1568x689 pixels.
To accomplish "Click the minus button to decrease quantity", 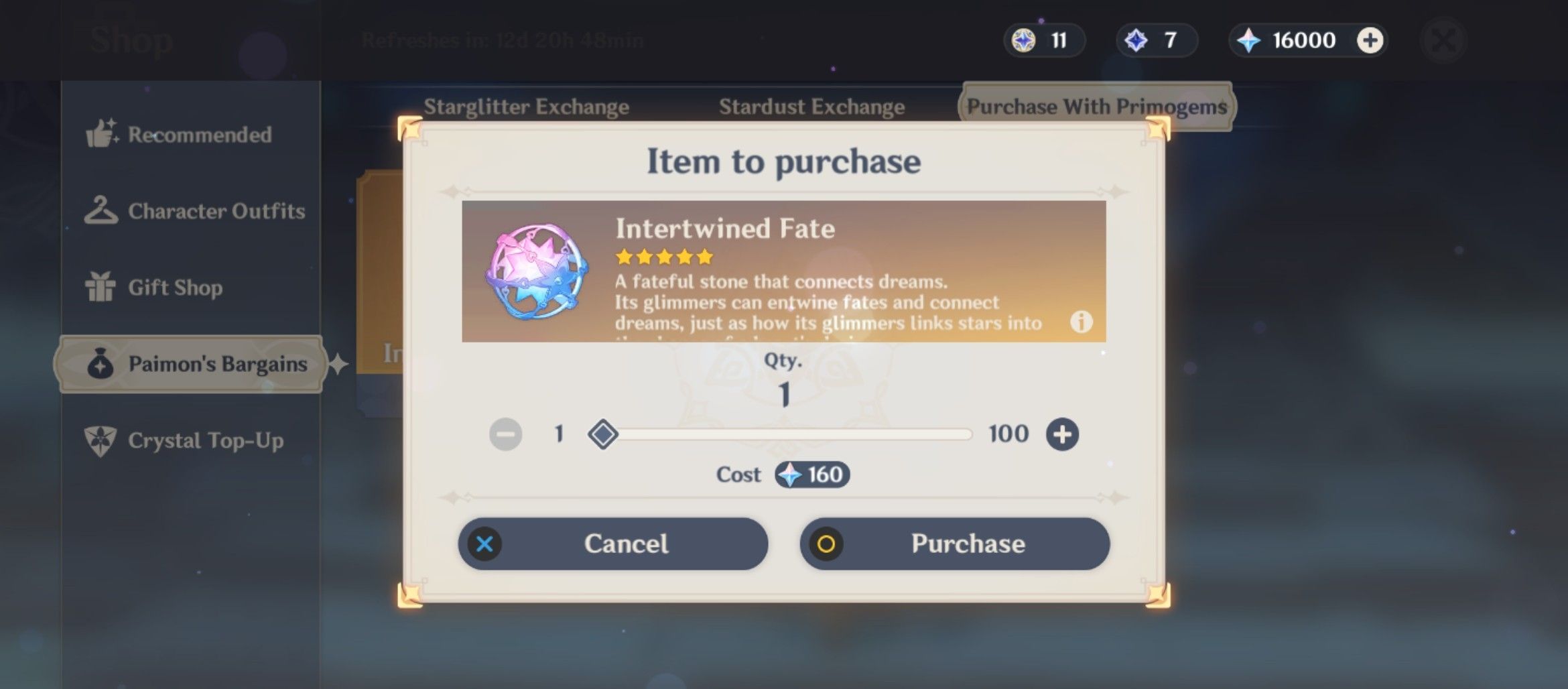I will point(505,434).
